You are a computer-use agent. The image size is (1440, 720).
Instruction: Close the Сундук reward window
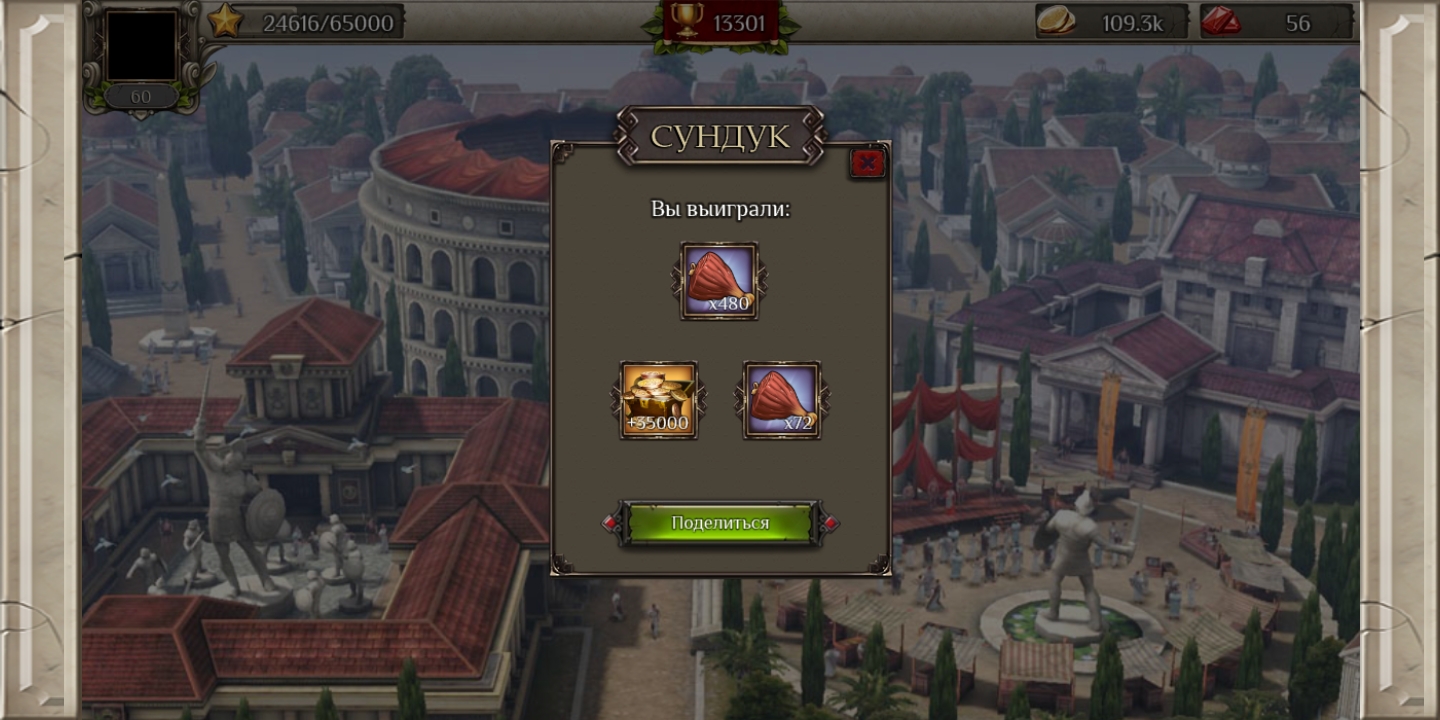pos(867,163)
